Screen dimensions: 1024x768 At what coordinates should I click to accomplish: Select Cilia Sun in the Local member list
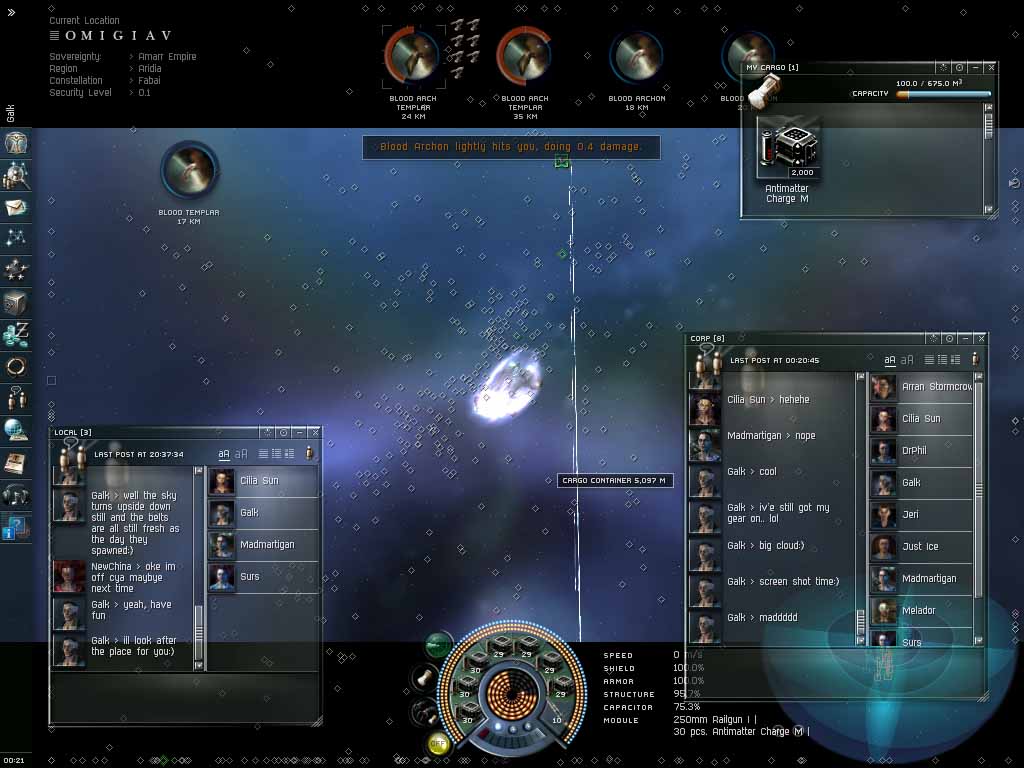tap(260, 481)
